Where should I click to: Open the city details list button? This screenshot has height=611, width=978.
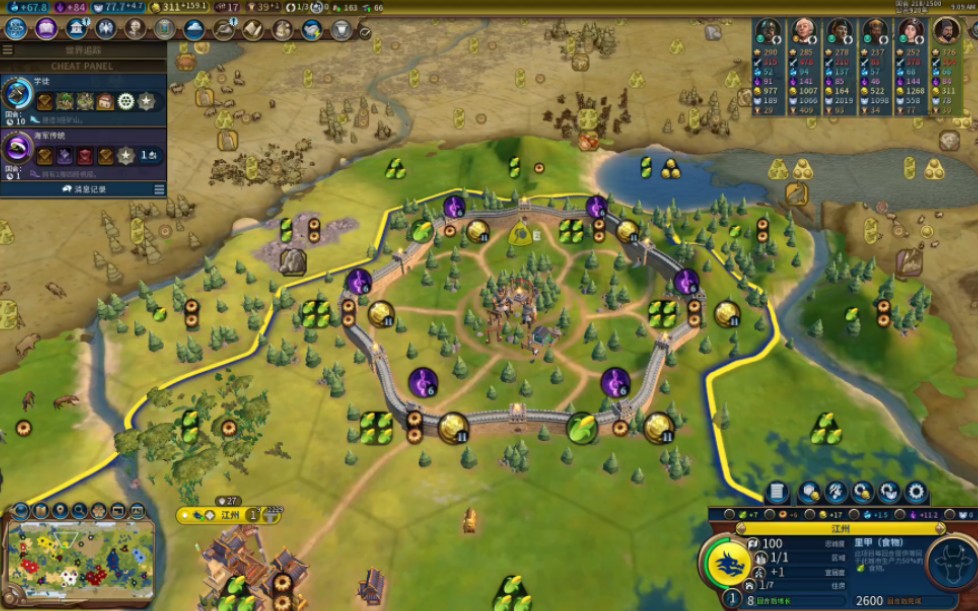click(777, 492)
